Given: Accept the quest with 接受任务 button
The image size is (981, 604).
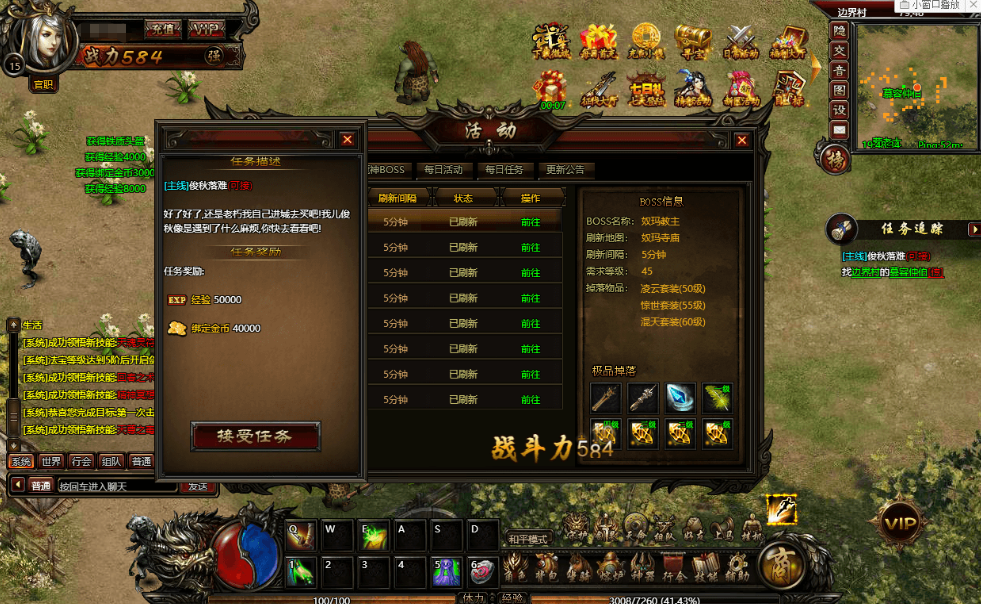Looking at the screenshot, I should (x=255, y=436).
